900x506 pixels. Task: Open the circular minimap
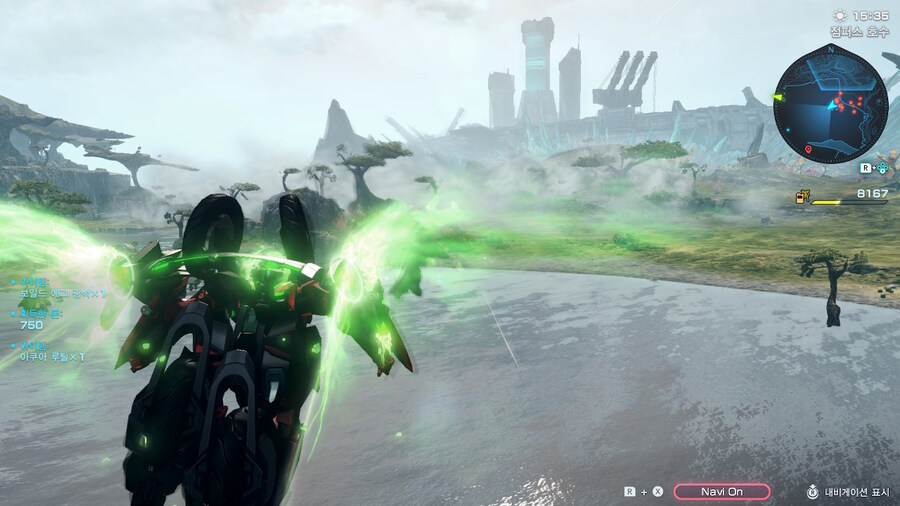point(829,104)
